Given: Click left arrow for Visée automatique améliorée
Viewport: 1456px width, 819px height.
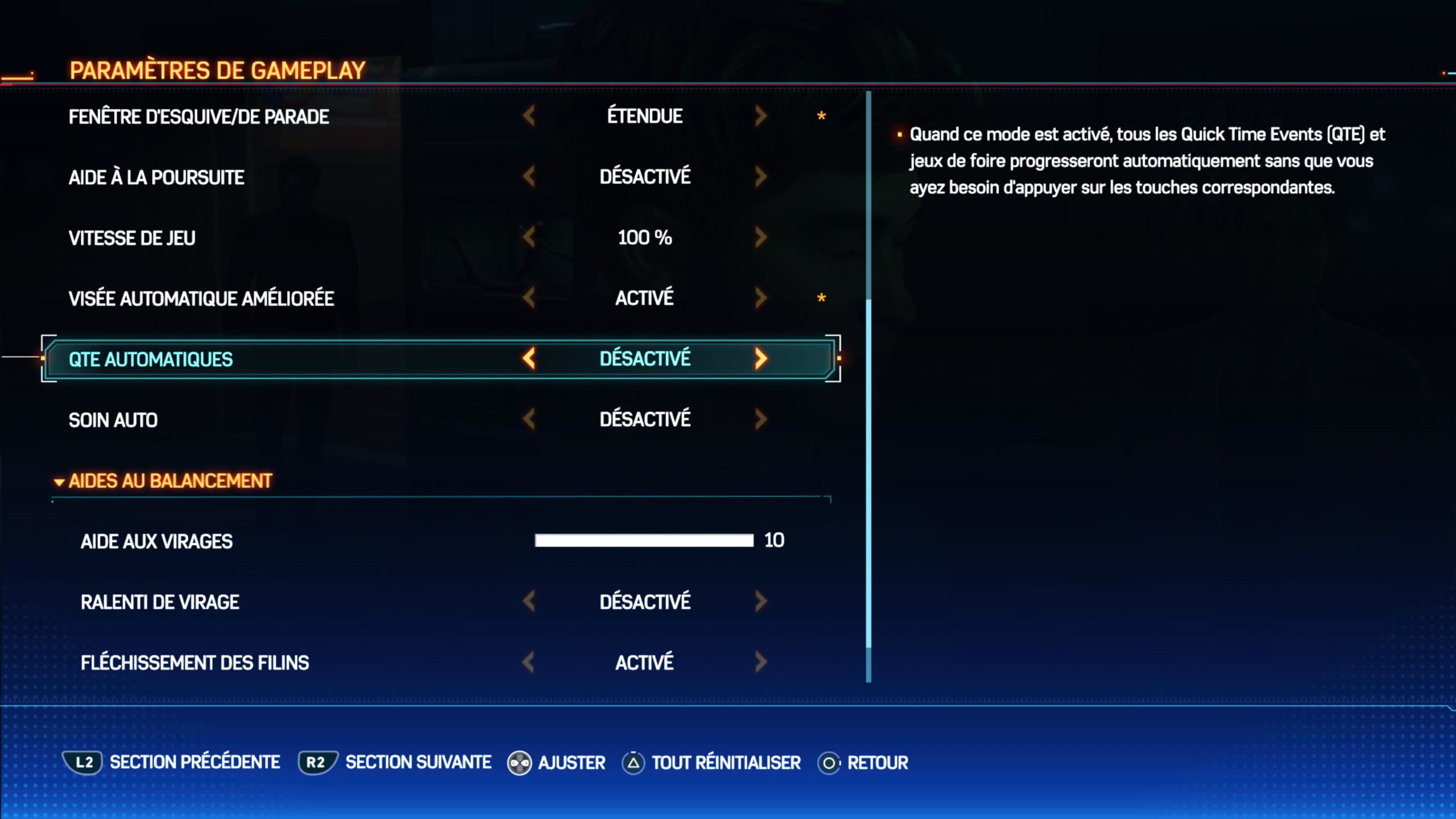Looking at the screenshot, I should [x=529, y=297].
